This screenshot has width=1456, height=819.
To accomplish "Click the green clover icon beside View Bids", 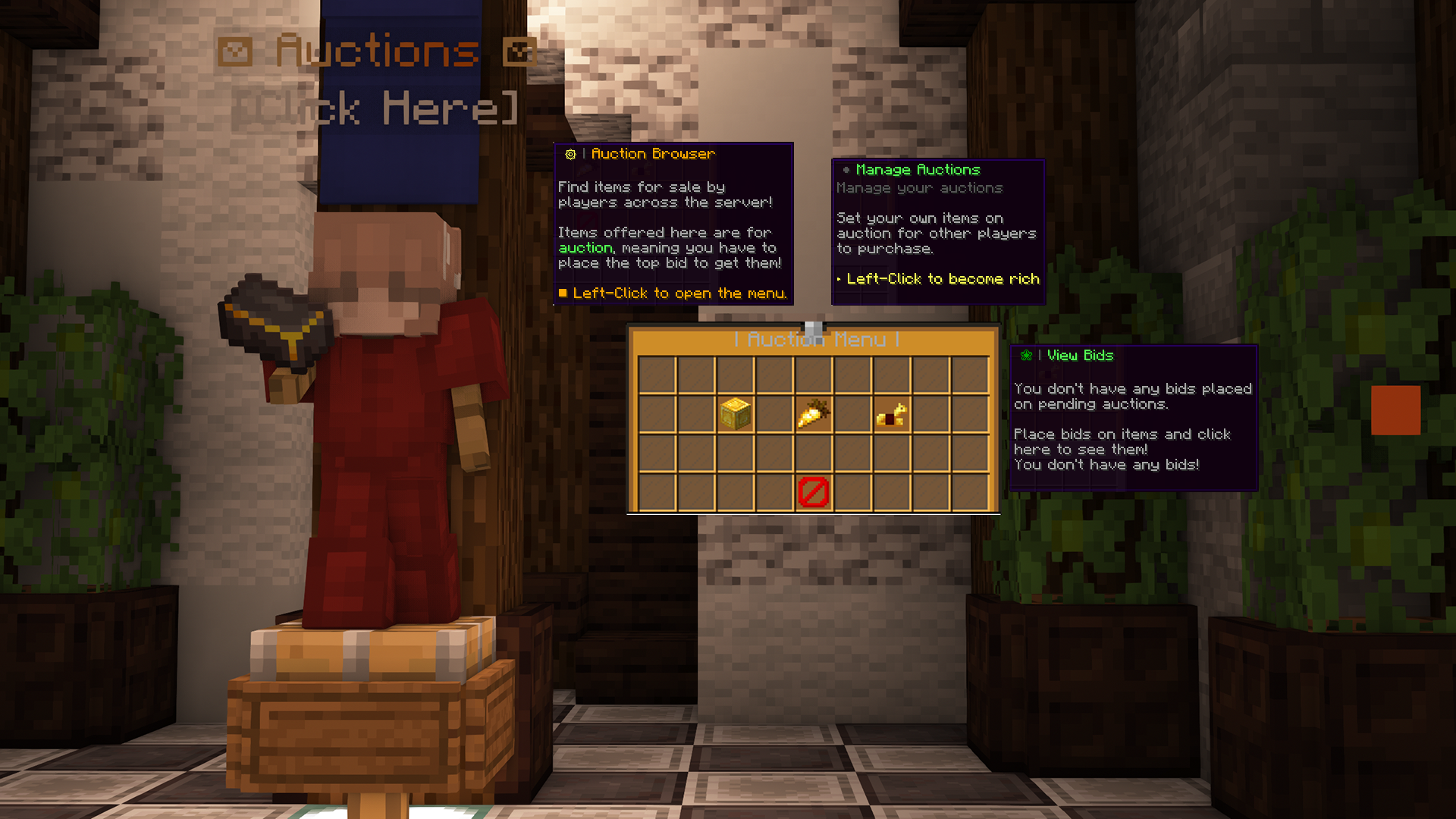I will (1027, 355).
